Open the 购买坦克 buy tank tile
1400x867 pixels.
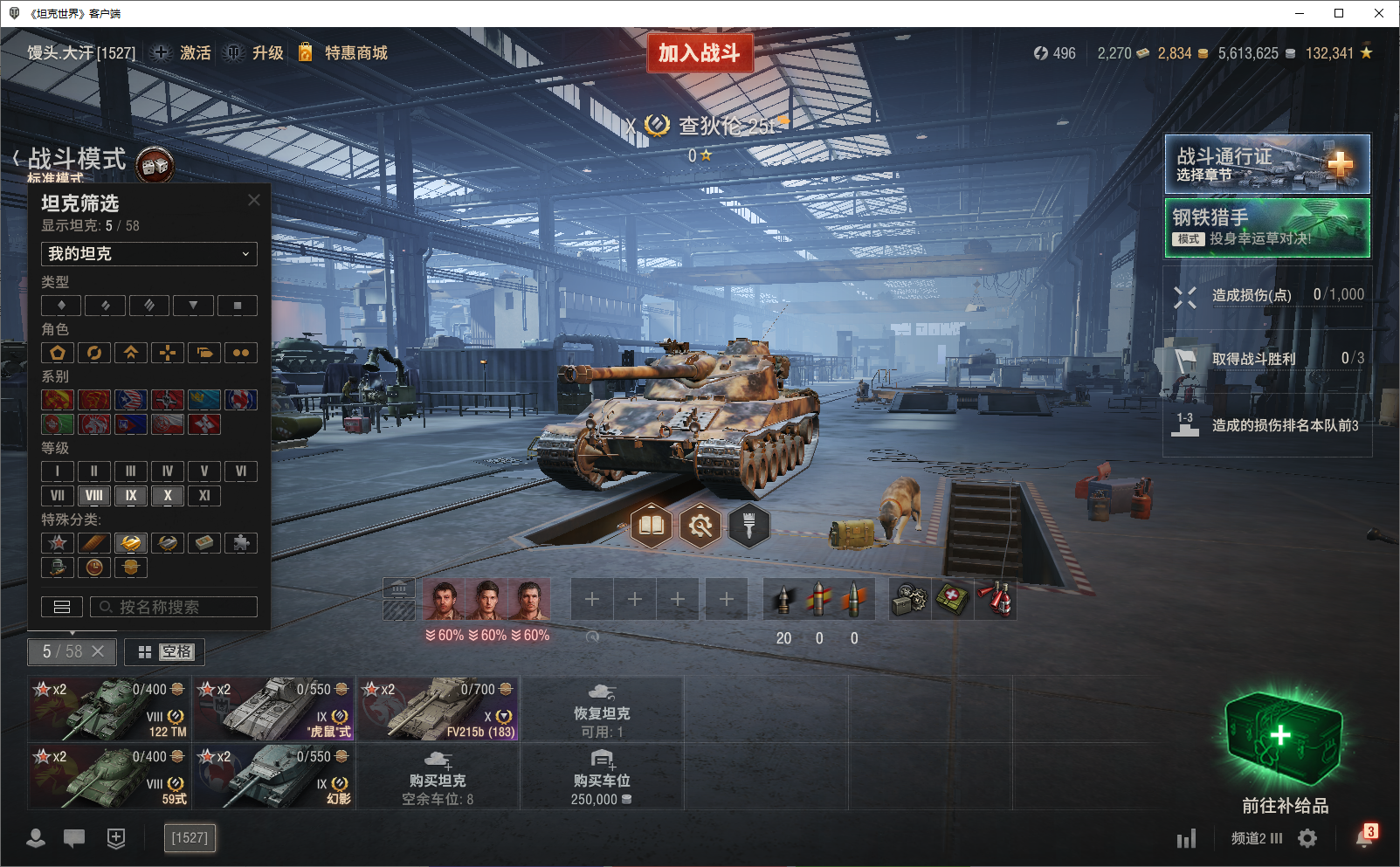coord(438,776)
